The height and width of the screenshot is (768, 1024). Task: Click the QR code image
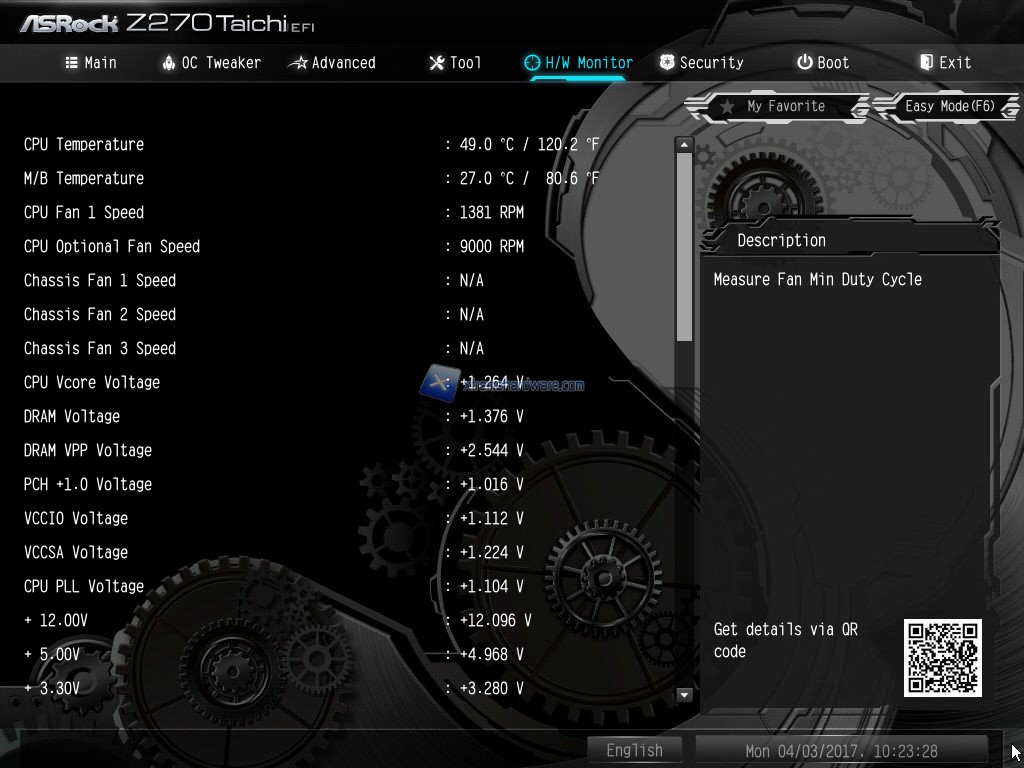(x=942, y=657)
